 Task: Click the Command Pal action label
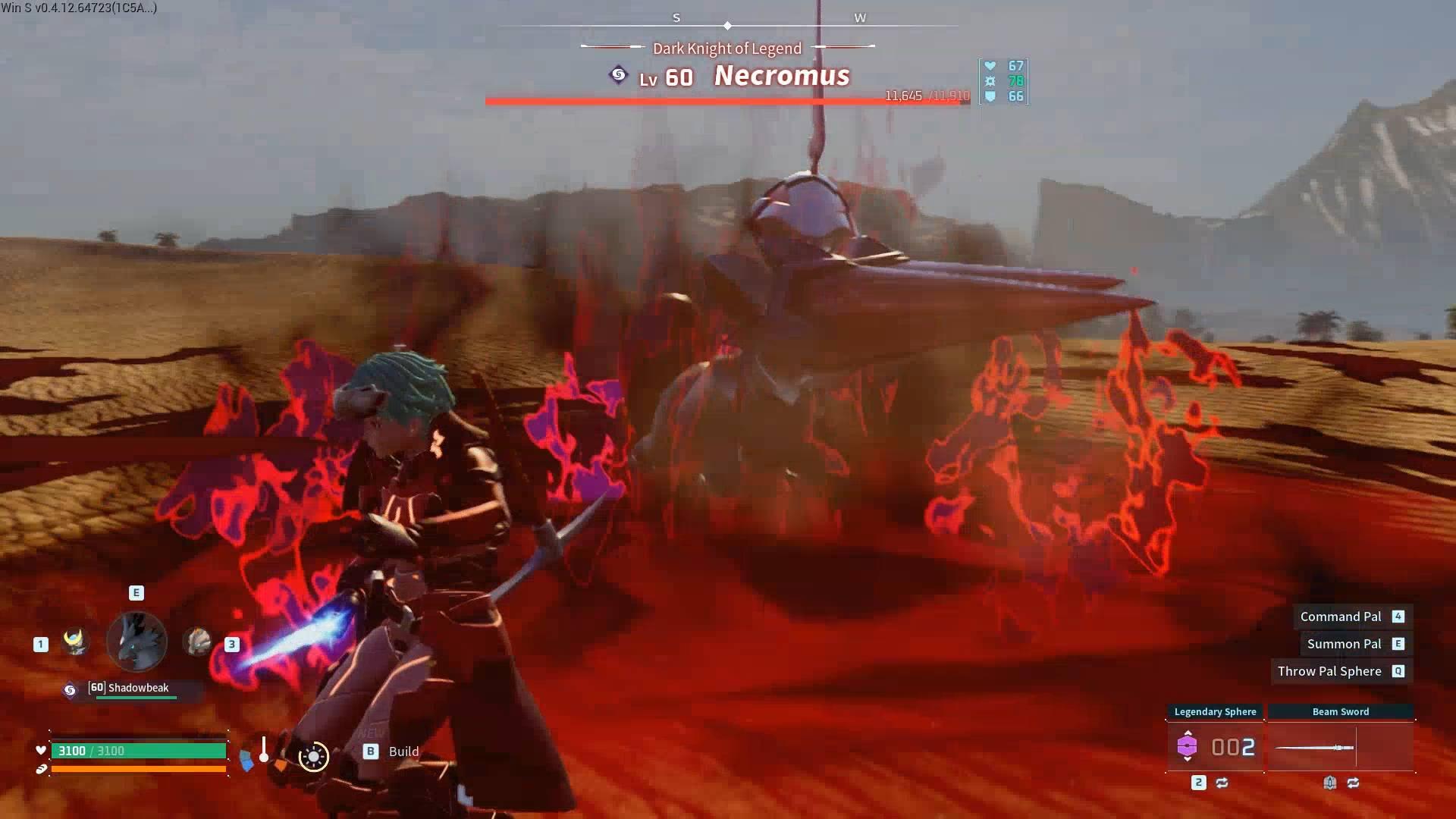click(x=1340, y=617)
